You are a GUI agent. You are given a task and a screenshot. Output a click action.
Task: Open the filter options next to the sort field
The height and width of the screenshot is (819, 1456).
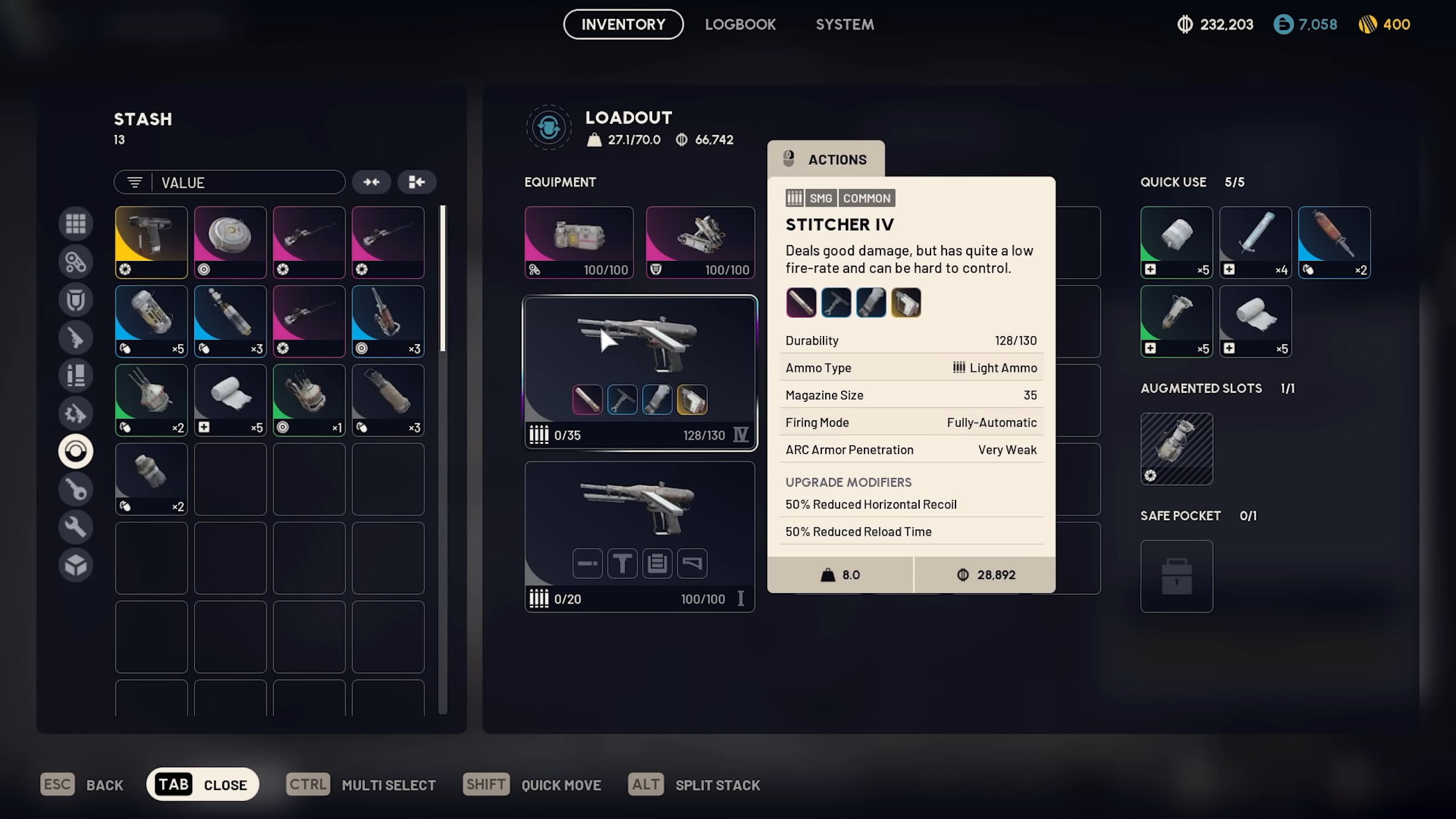(134, 182)
